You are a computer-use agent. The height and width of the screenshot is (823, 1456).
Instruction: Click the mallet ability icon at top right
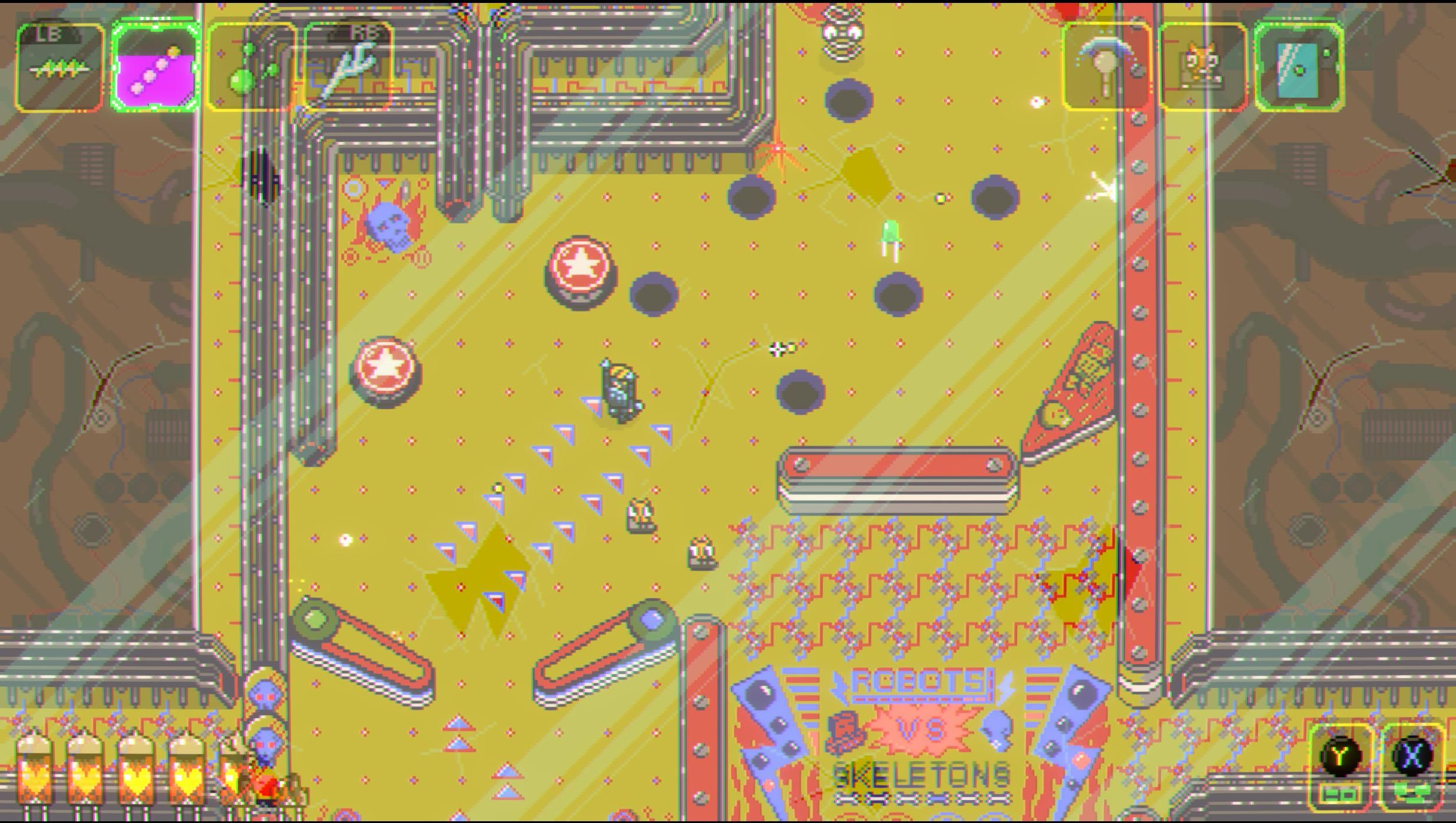pos(1107,65)
